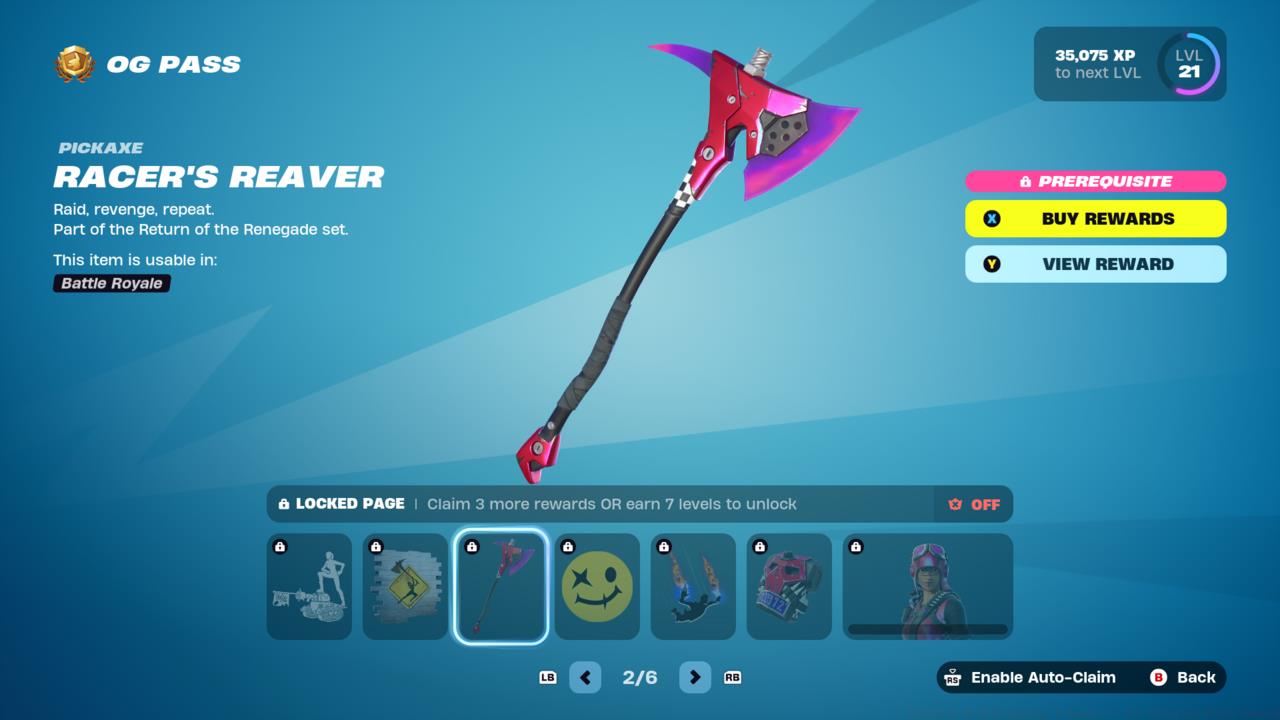This screenshot has height=720, width=1280.
Task: Buy rewards with the yellow button
Action: (1095, 219)
